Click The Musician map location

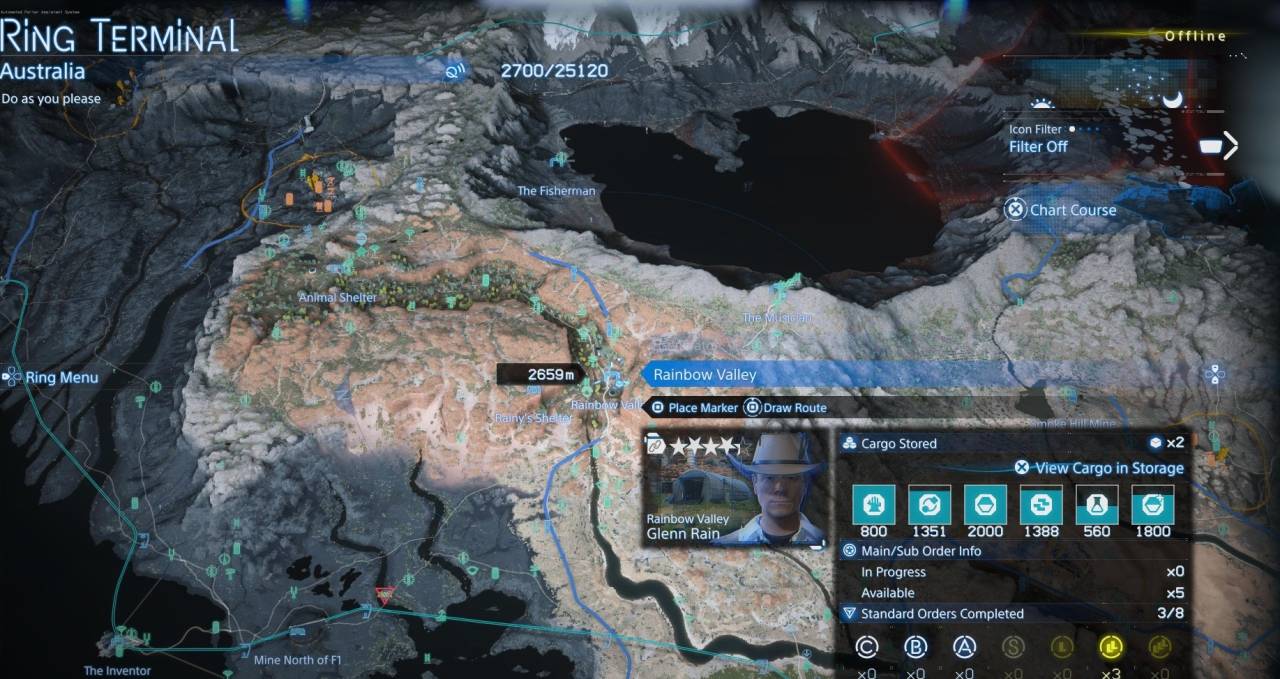click(776, 317)
